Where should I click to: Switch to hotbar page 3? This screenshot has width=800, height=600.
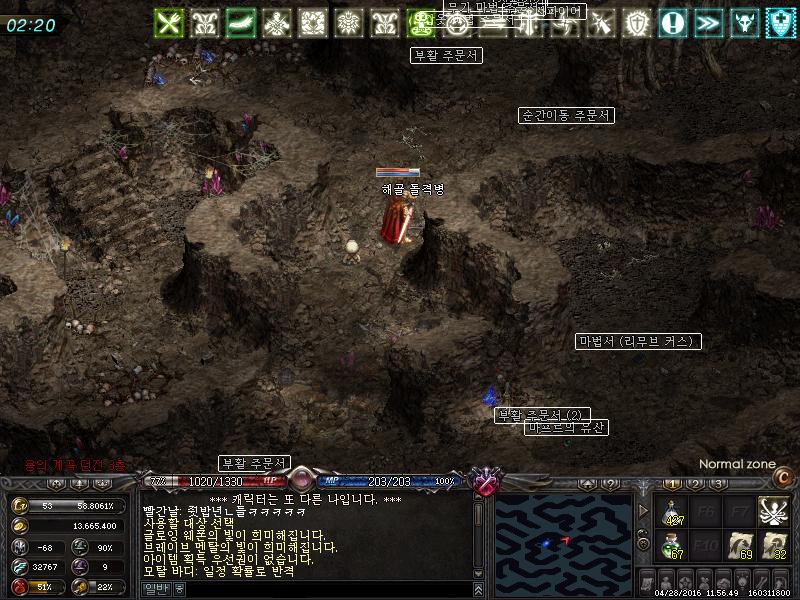click(718, 484)
